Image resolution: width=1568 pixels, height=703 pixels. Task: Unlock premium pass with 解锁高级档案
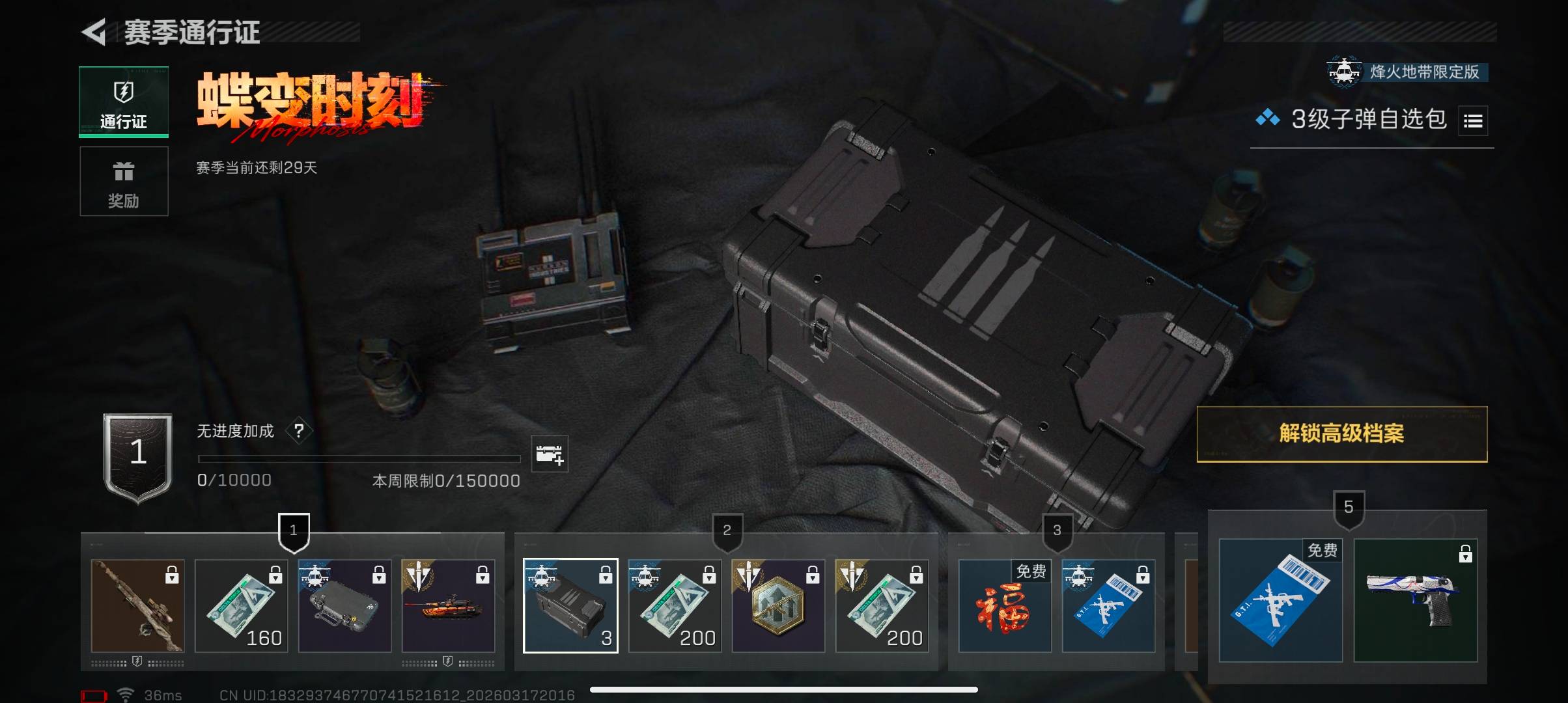click(1341, 434)
